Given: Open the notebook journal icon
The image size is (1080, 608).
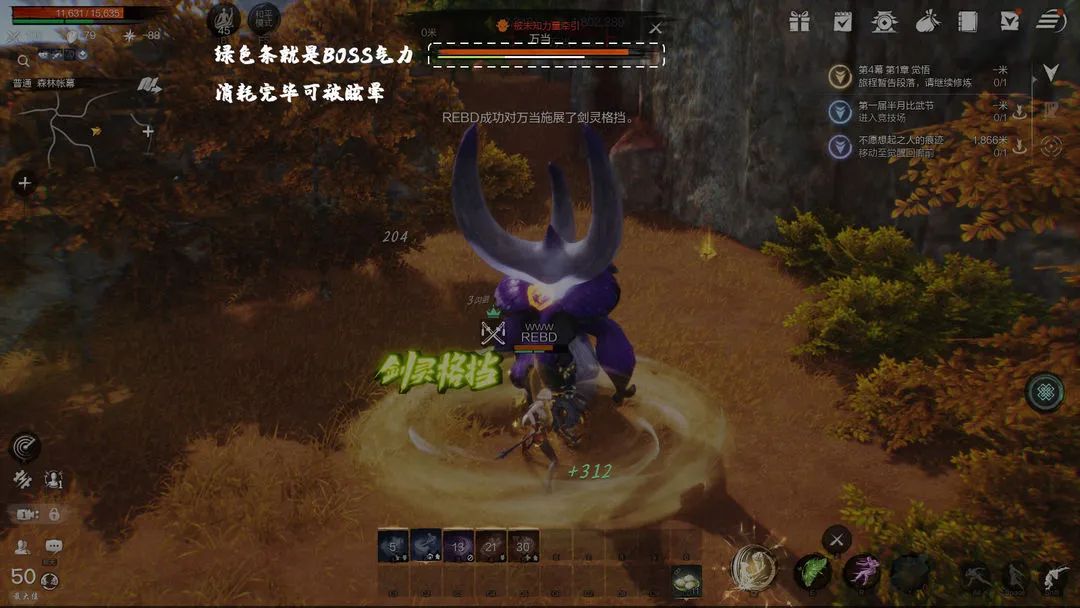Looking at the screenshot, I should click(x=967, y=21).
